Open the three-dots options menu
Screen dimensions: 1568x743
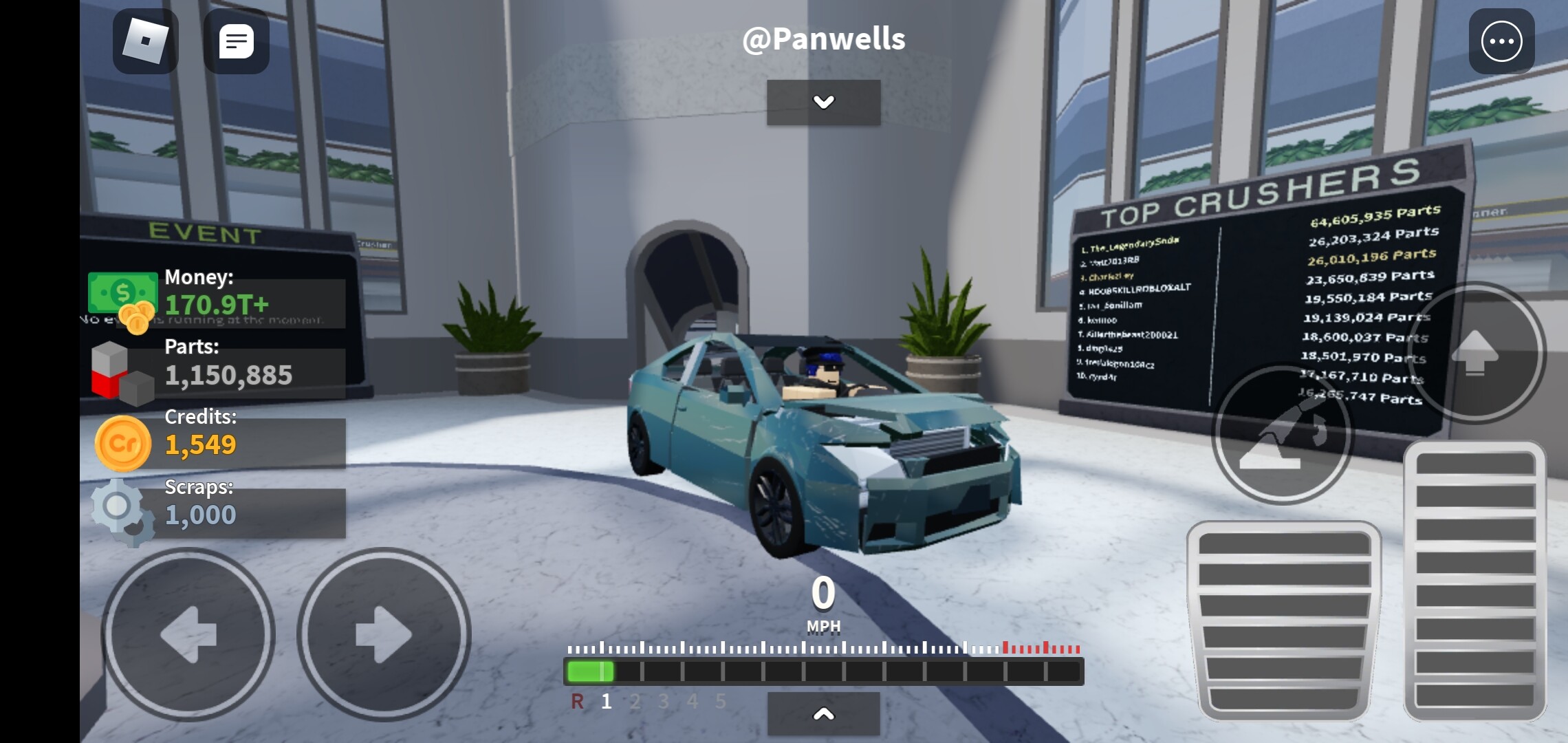click(x=1501, y=41)
